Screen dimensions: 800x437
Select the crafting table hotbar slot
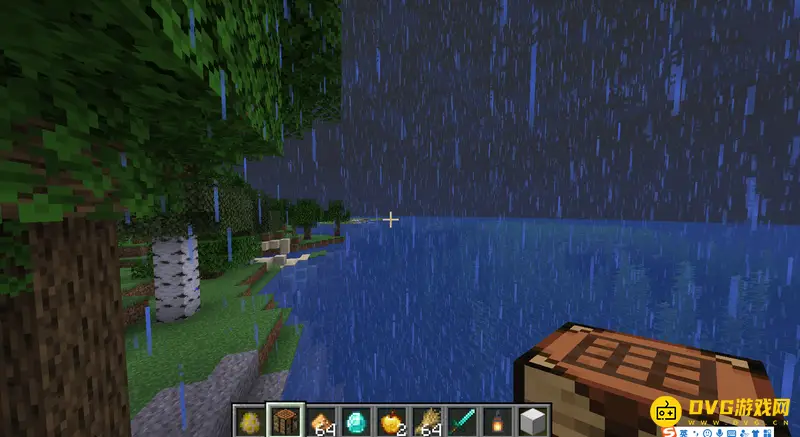click(284, 421)
